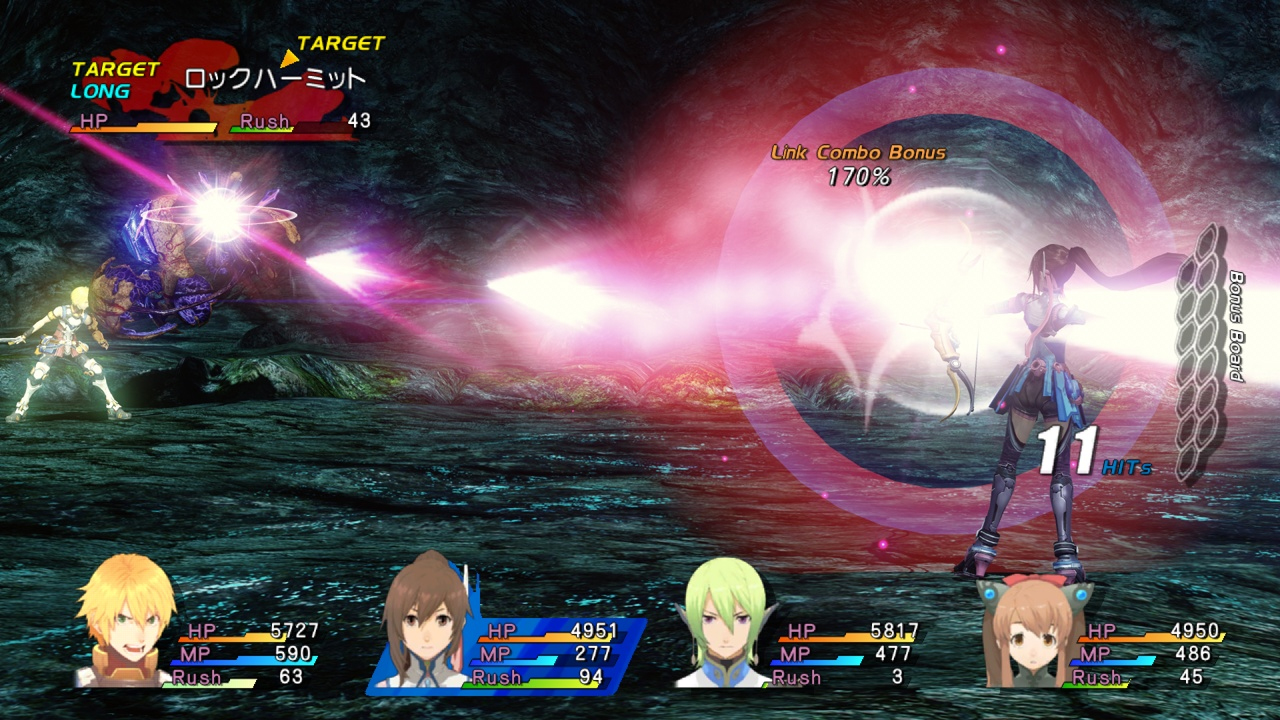Select the blond-haired party member portrait
The image size is (1280, 720).
point(125,622)
